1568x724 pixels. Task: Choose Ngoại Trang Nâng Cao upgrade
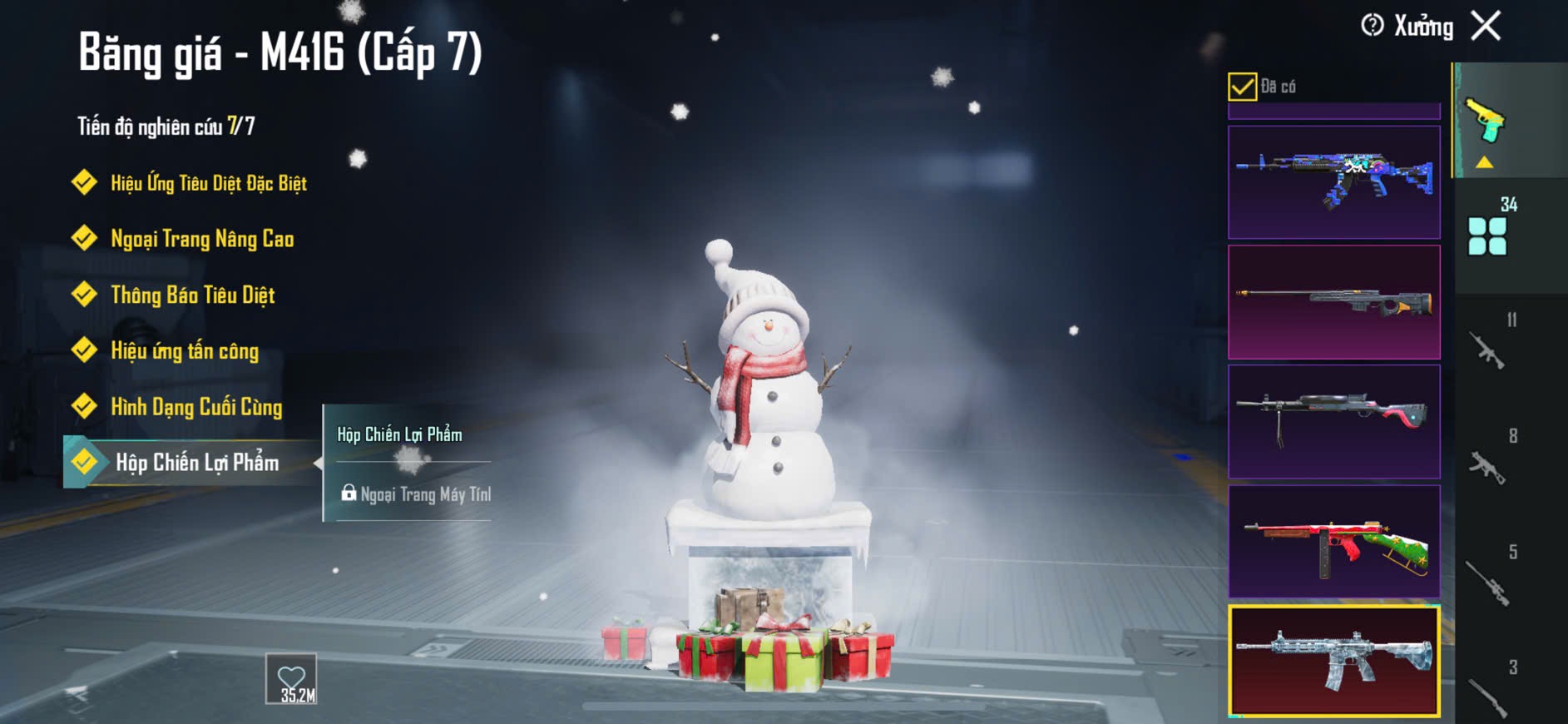(201, 240)
